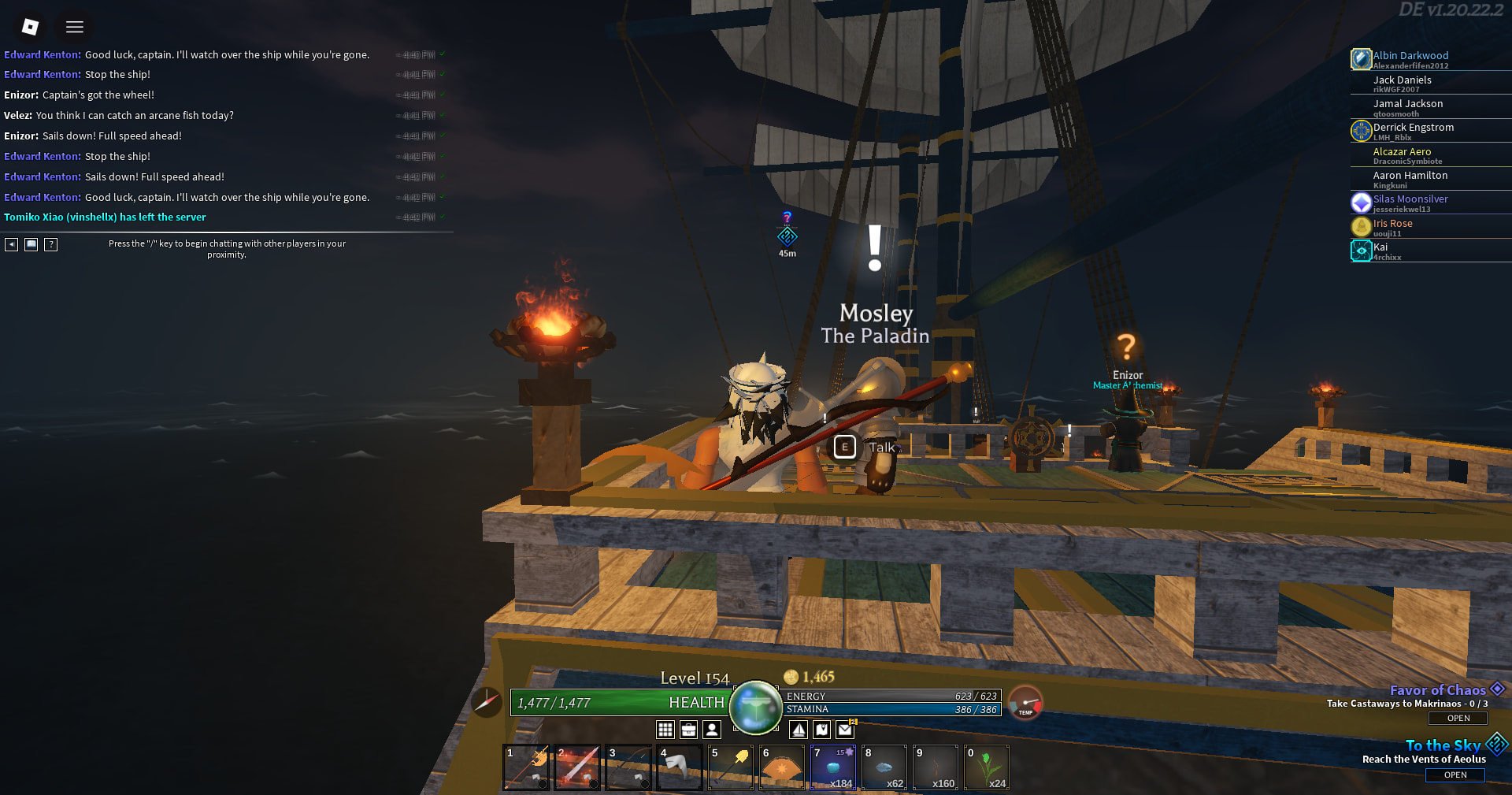The image size is (1512, 795).
Task: Open the briefcase inventory icon
Action: tap(688, 730)
